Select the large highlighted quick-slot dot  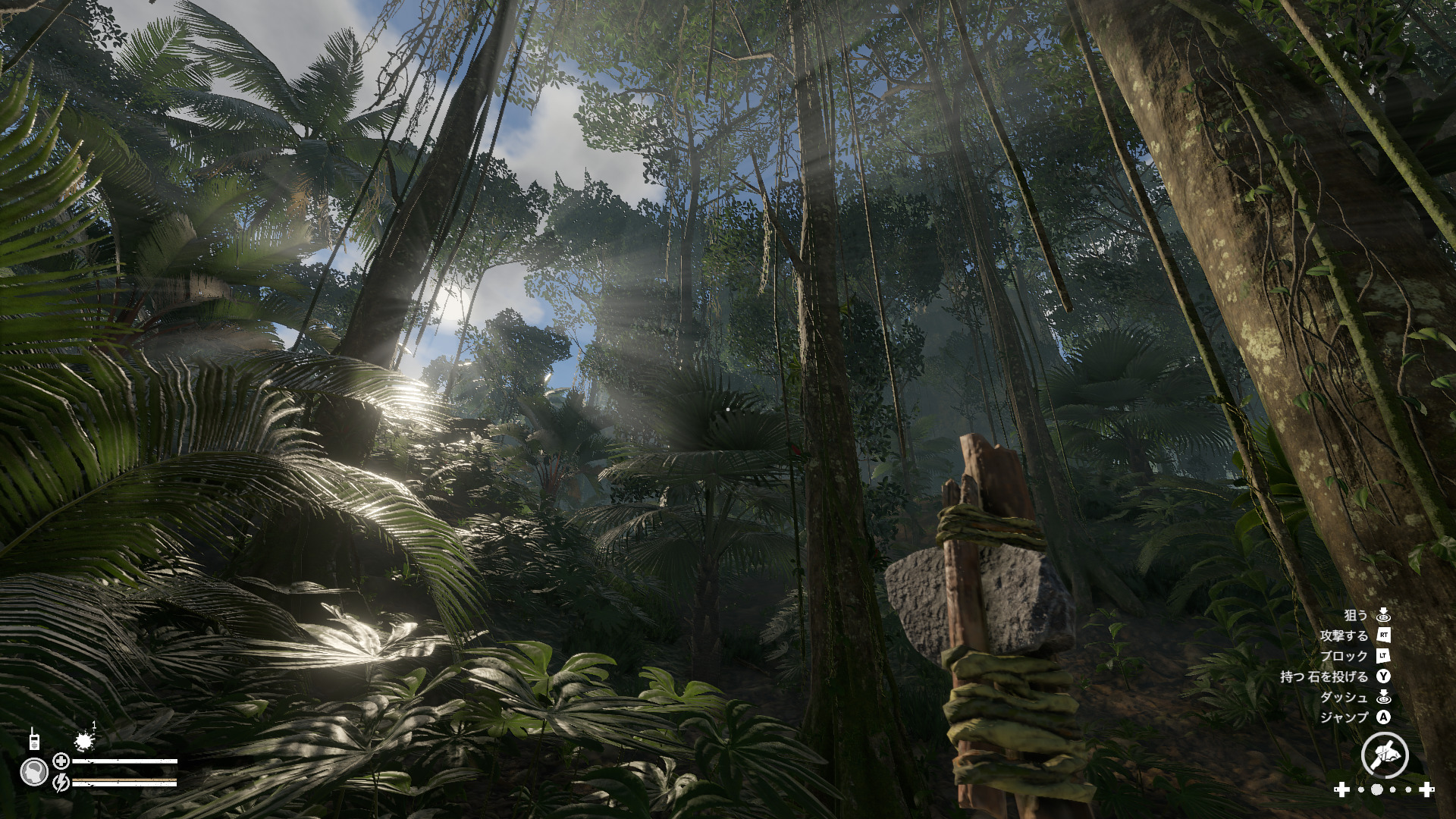pos(1376,790)
